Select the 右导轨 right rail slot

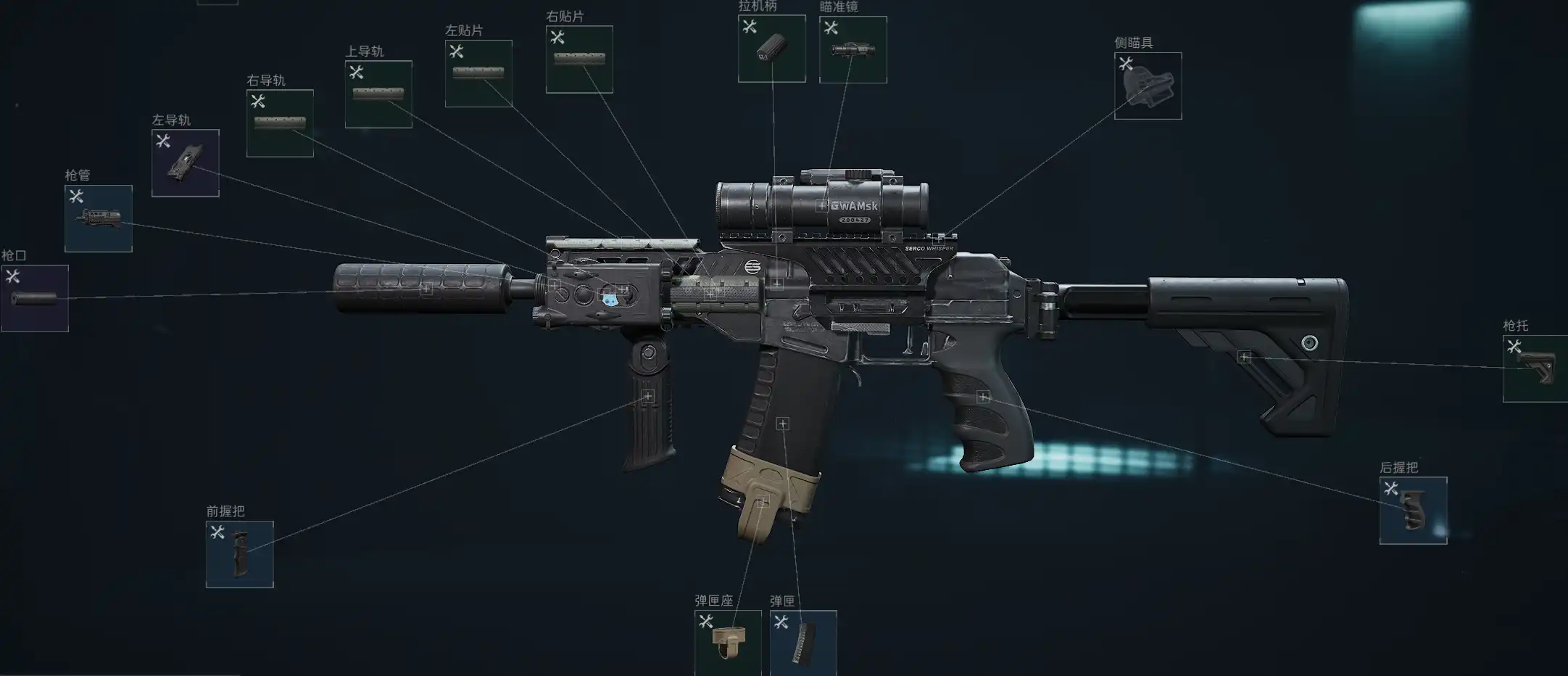[x=280, y=123]
